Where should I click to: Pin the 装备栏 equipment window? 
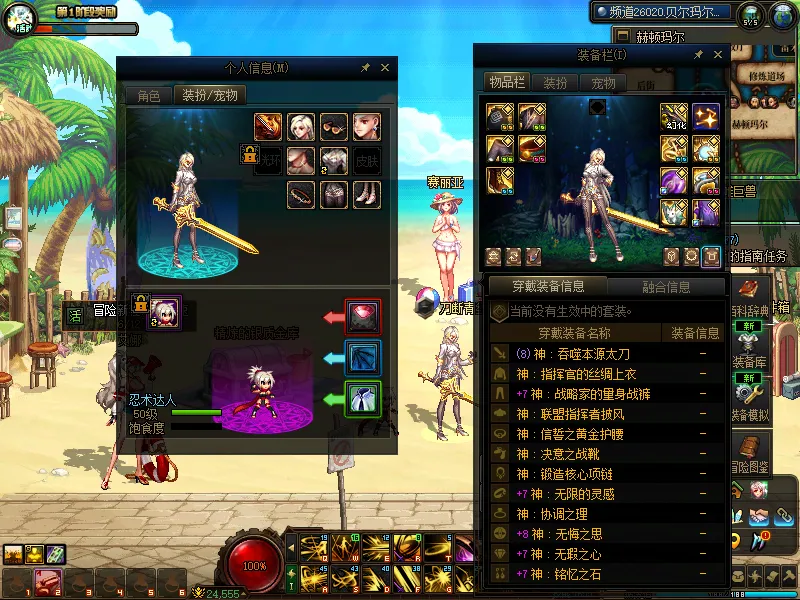[698, 55]
